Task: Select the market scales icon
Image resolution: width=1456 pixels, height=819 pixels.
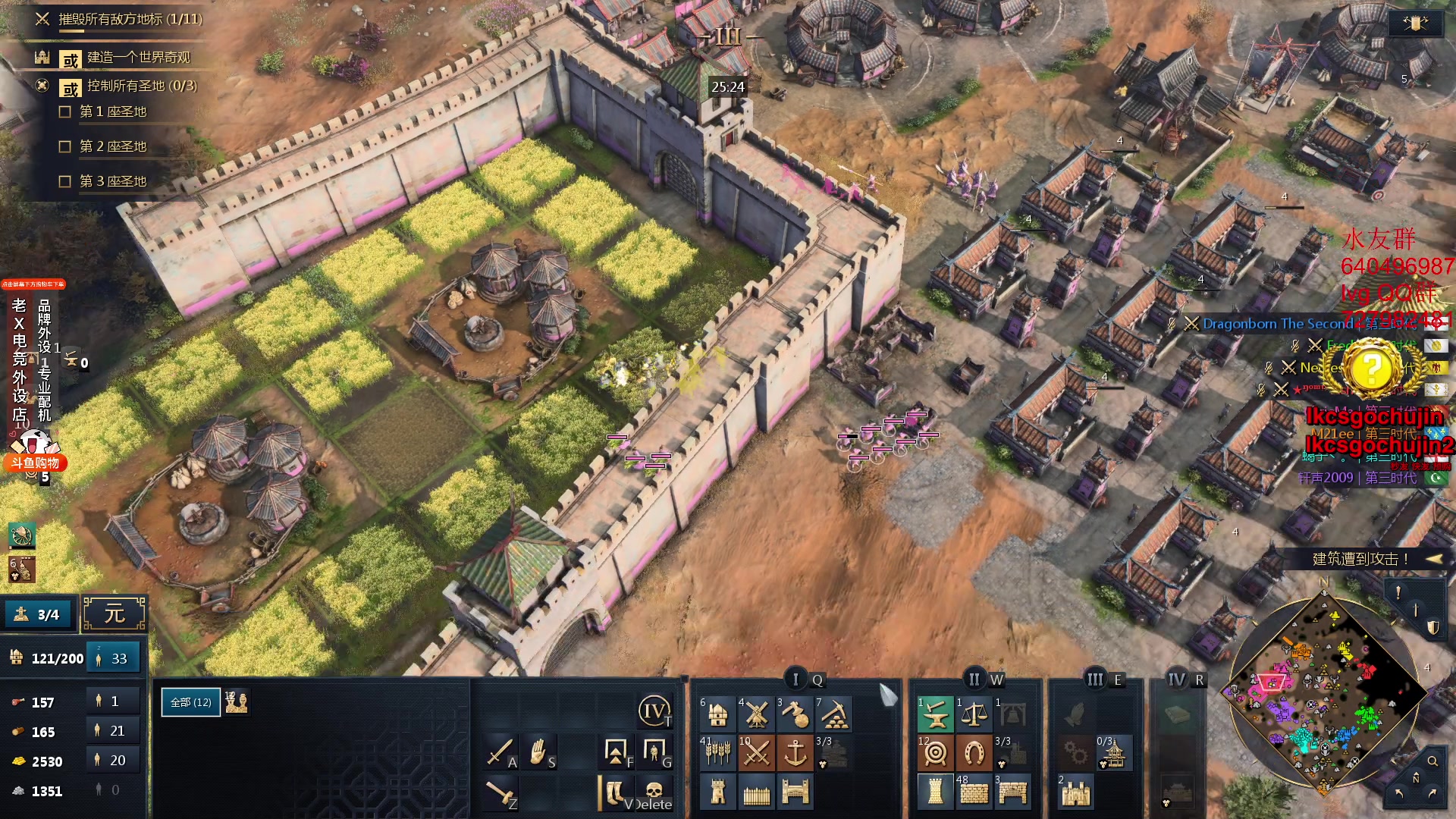Action: pos(974,714)
